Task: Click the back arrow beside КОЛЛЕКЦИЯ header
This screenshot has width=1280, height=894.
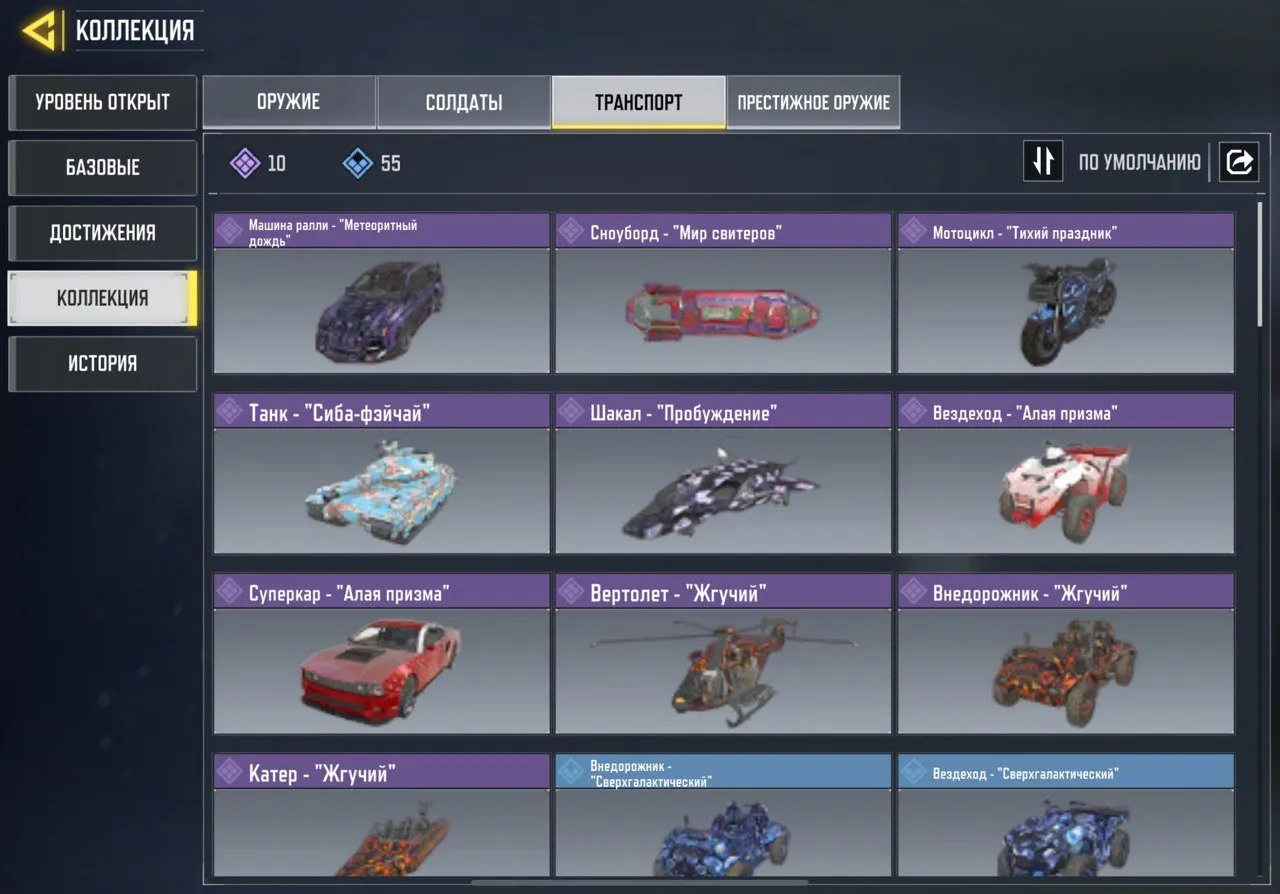Action: 40,29
